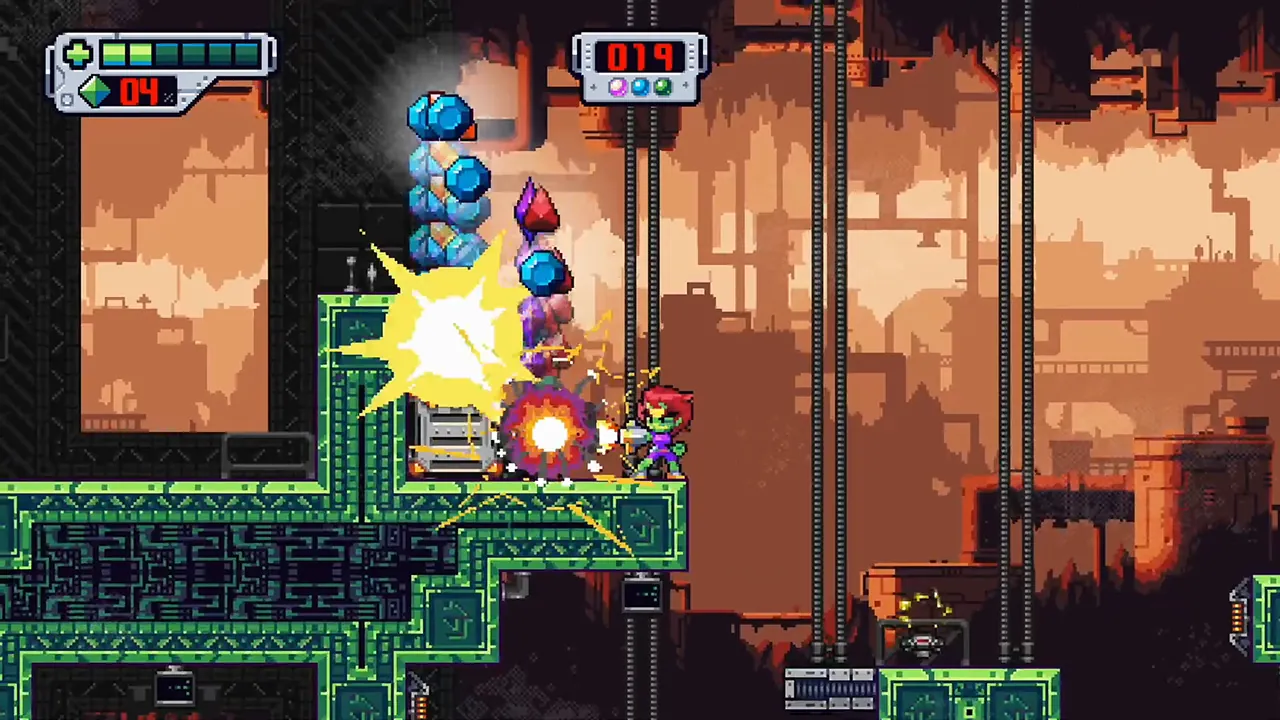Select the health bar gauge
This screenshot has width=1280, height=720.
(180, 54)
